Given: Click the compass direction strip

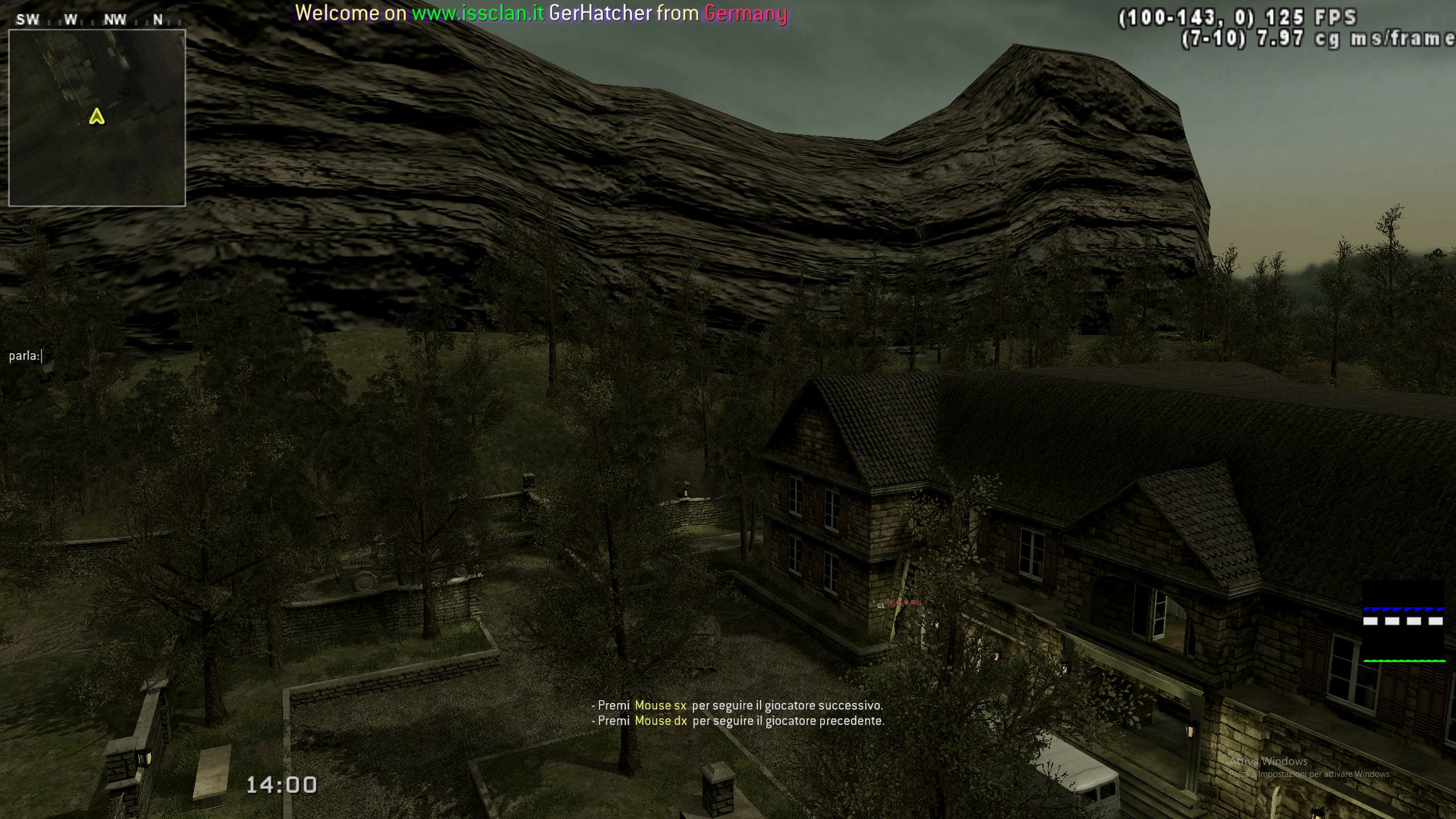Looking at the screenshot, I should click(x=91, y=20).
